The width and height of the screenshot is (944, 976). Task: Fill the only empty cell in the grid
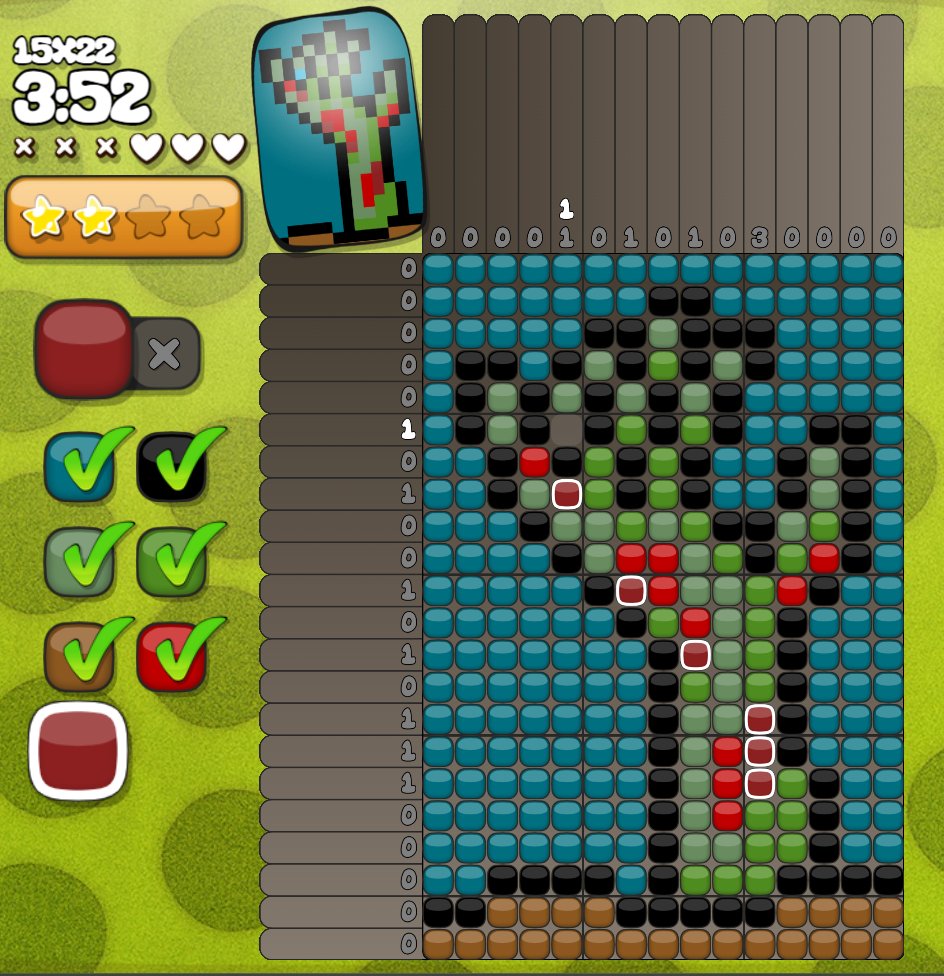[567, 430]
